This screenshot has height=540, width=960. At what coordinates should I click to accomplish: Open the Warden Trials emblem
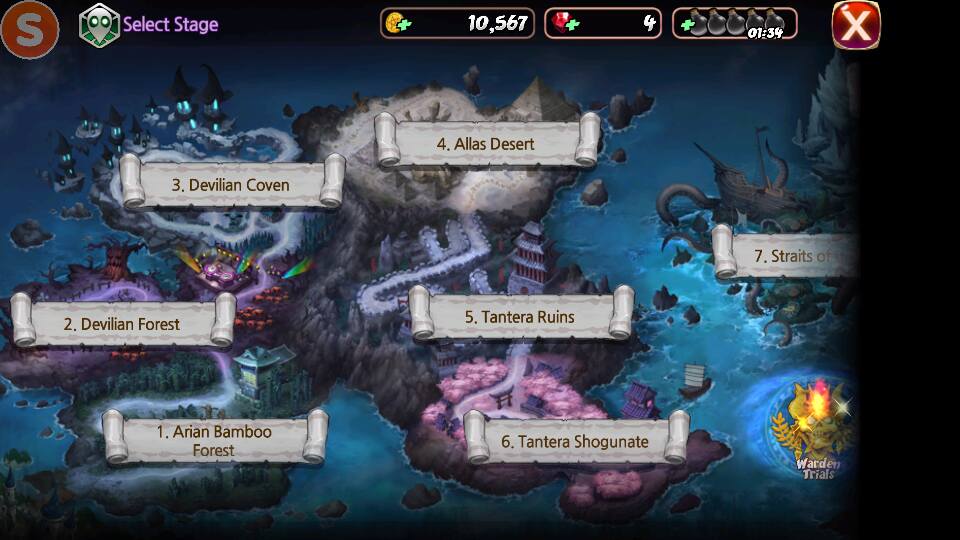click(x=816, y=430)
